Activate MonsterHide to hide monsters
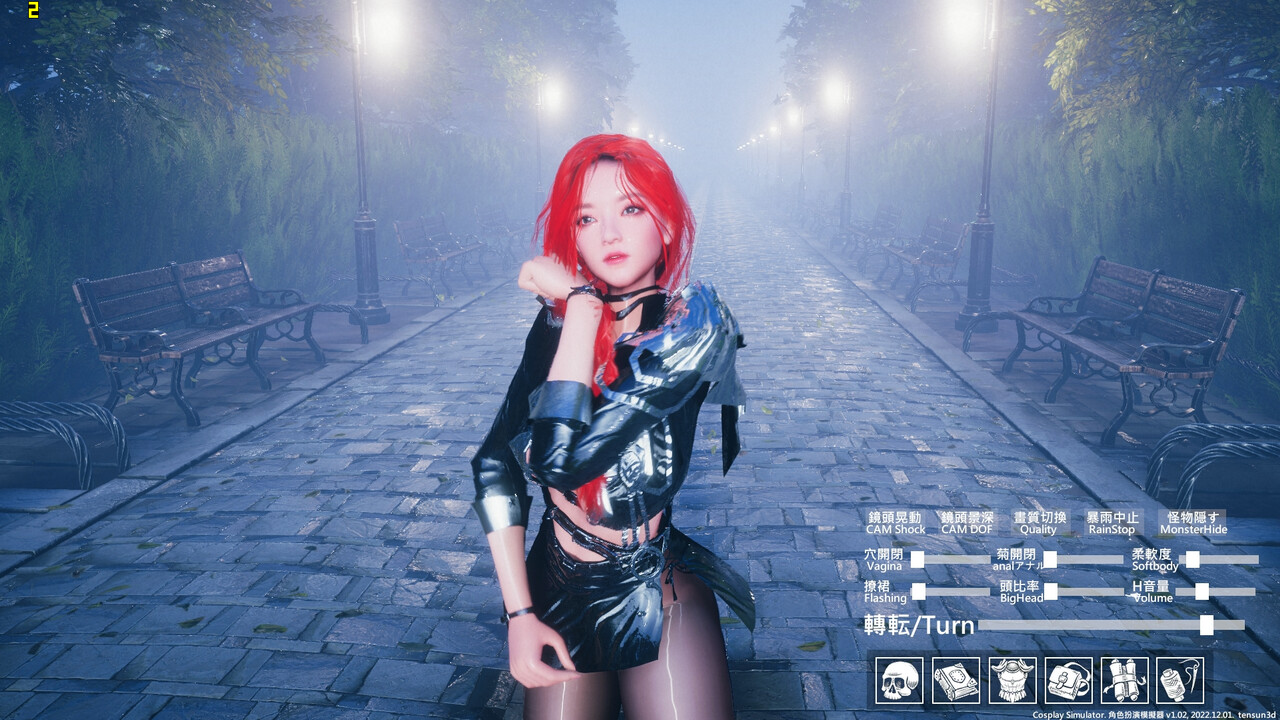The width and height of the screenshot is (1280, 720). [1193, 523]
